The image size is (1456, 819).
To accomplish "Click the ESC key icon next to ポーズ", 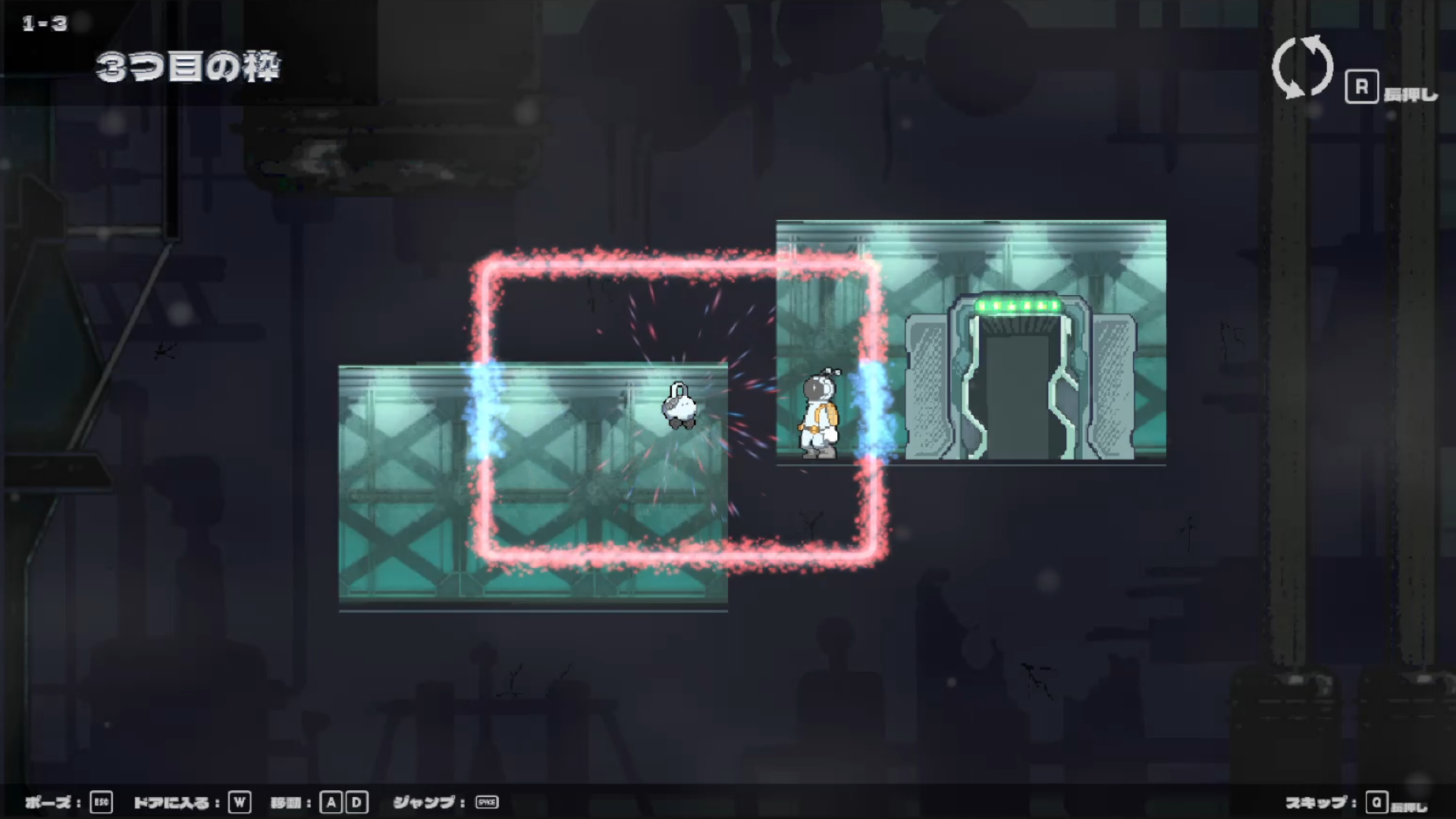I will pos(102,801).
